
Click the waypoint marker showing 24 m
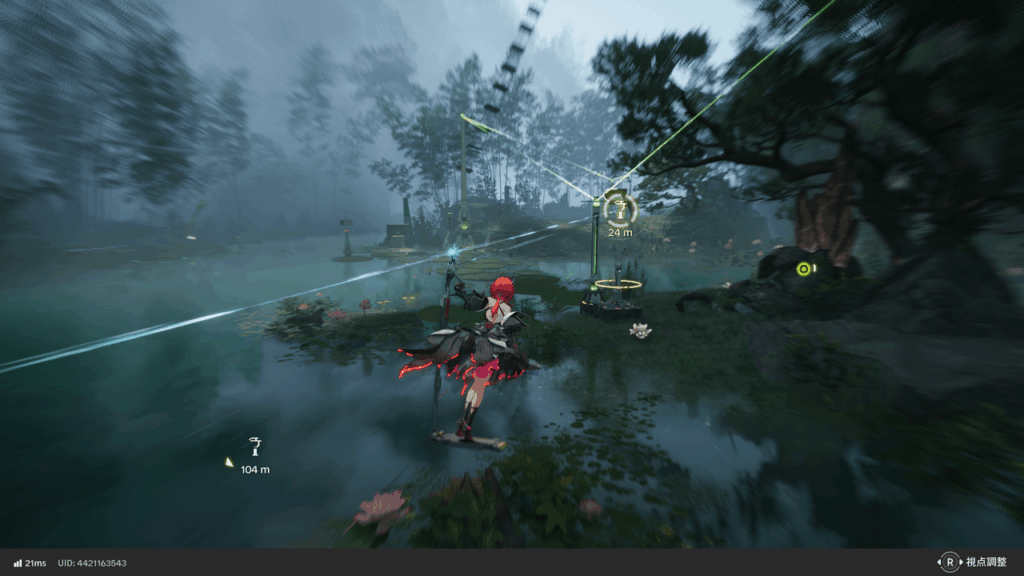click(x=619, y=209)
